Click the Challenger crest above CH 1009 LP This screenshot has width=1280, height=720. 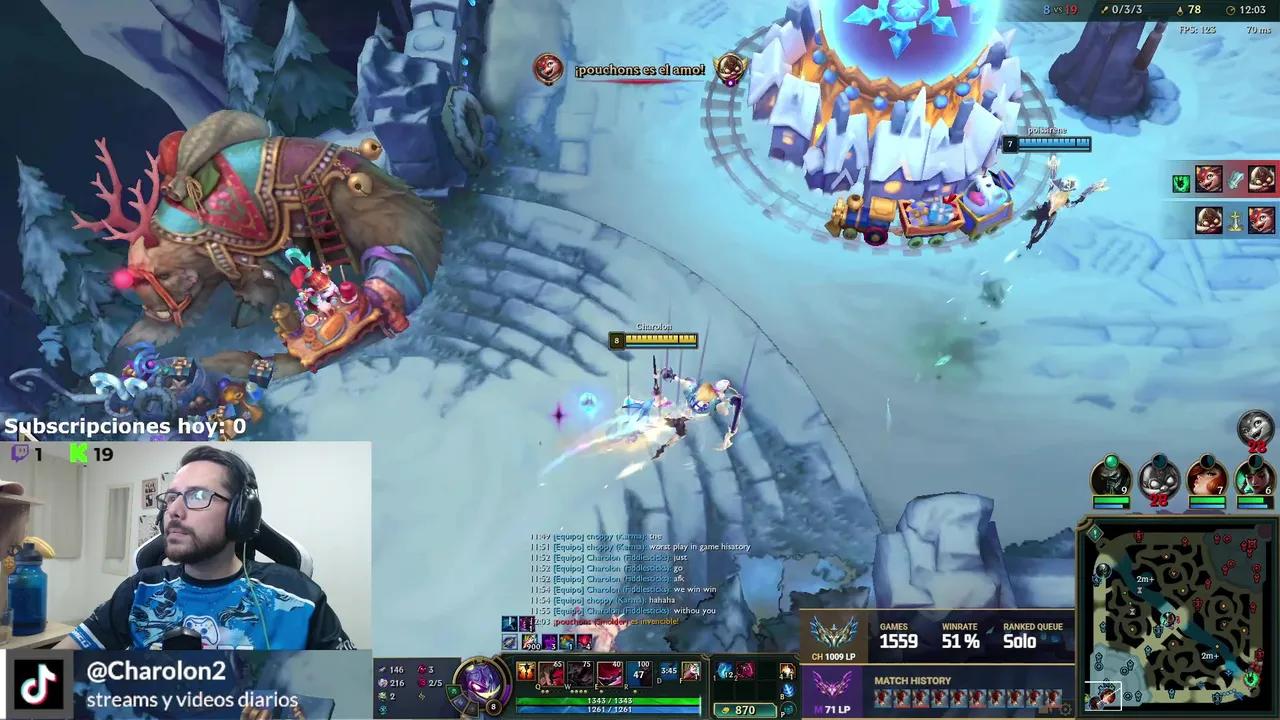[x=833, y=634]
